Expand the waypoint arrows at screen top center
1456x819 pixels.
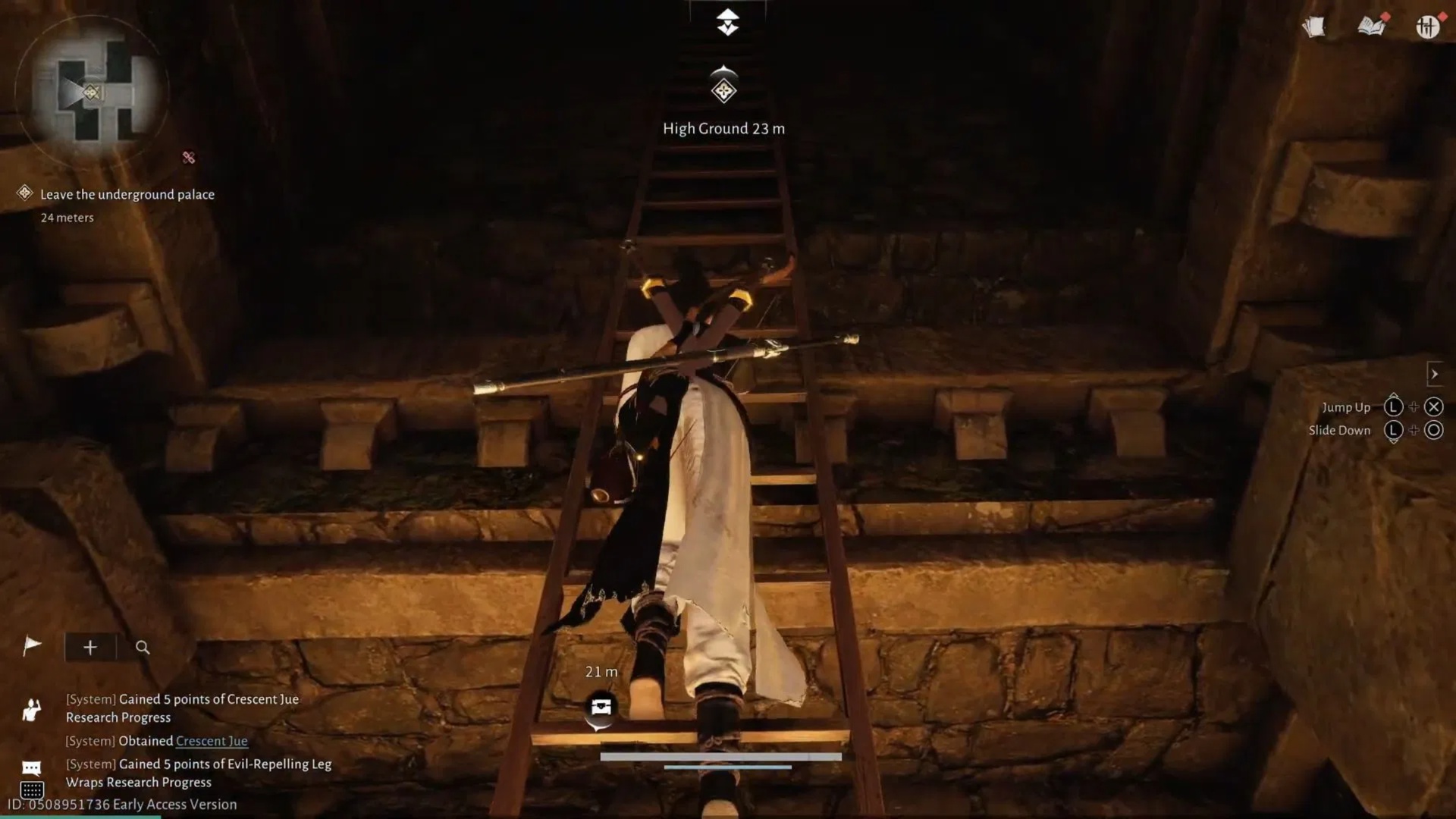[x=727, y=21]
